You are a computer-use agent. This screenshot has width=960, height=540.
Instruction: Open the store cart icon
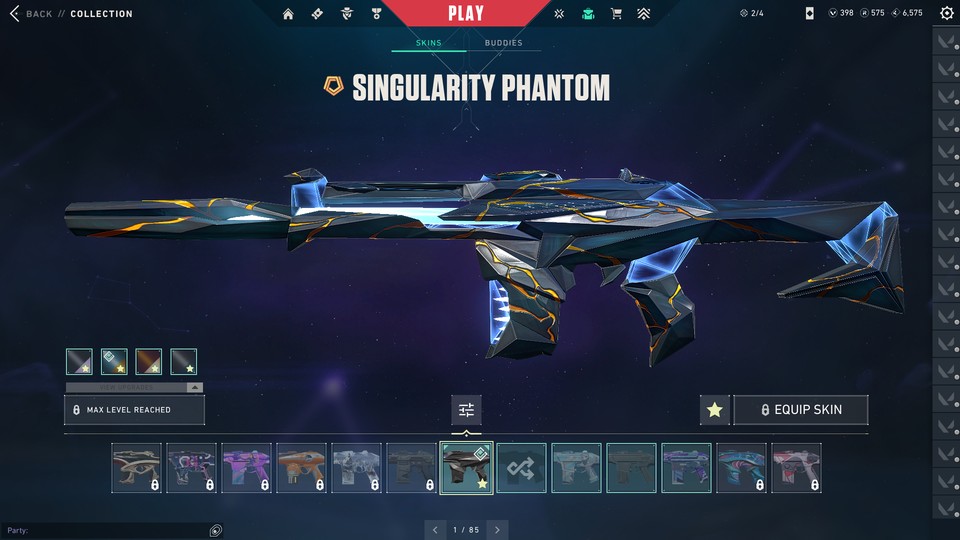coord(616,14)
